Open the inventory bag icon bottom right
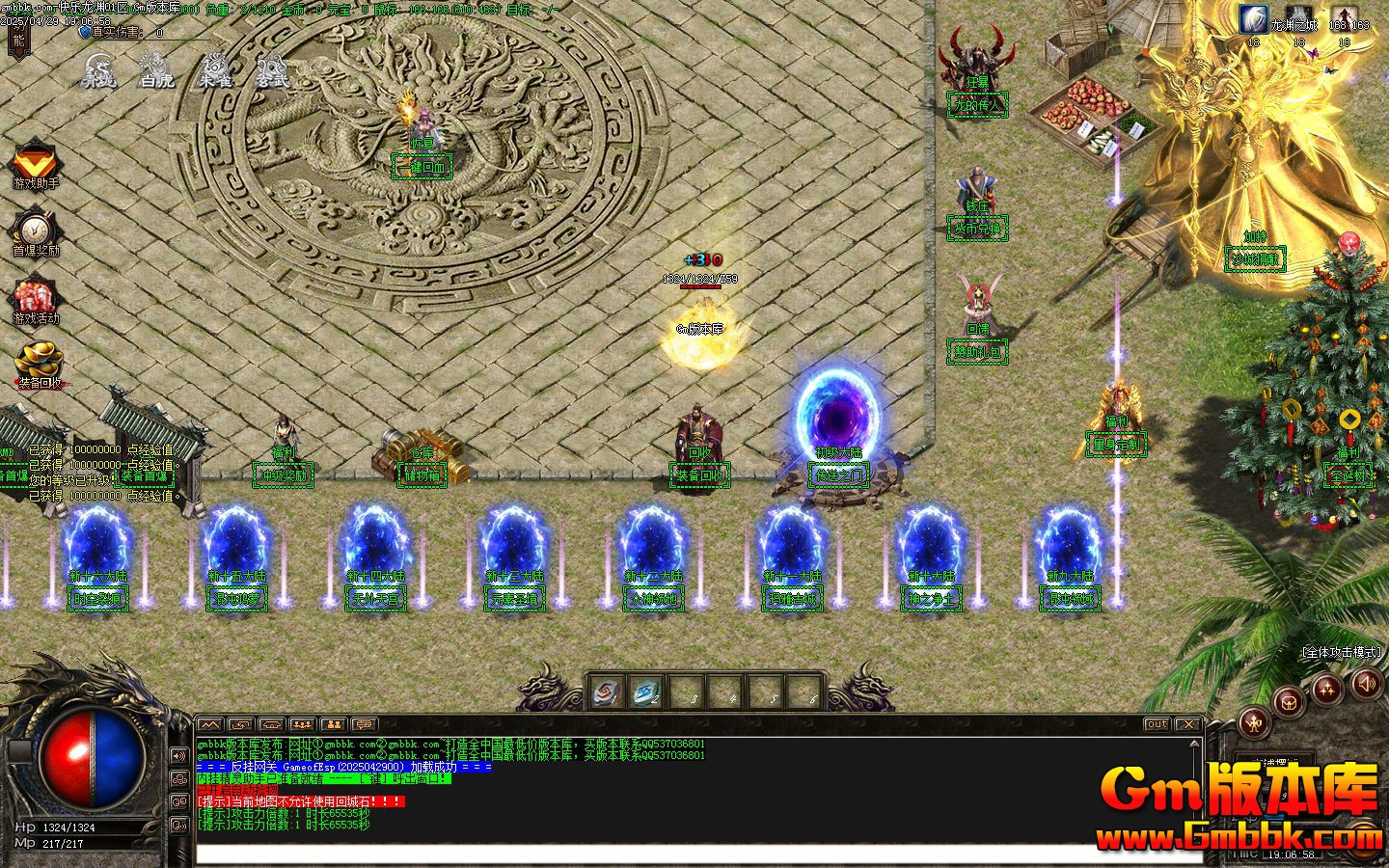The width and height of the screenshot is (1389, 868). 1289,703
